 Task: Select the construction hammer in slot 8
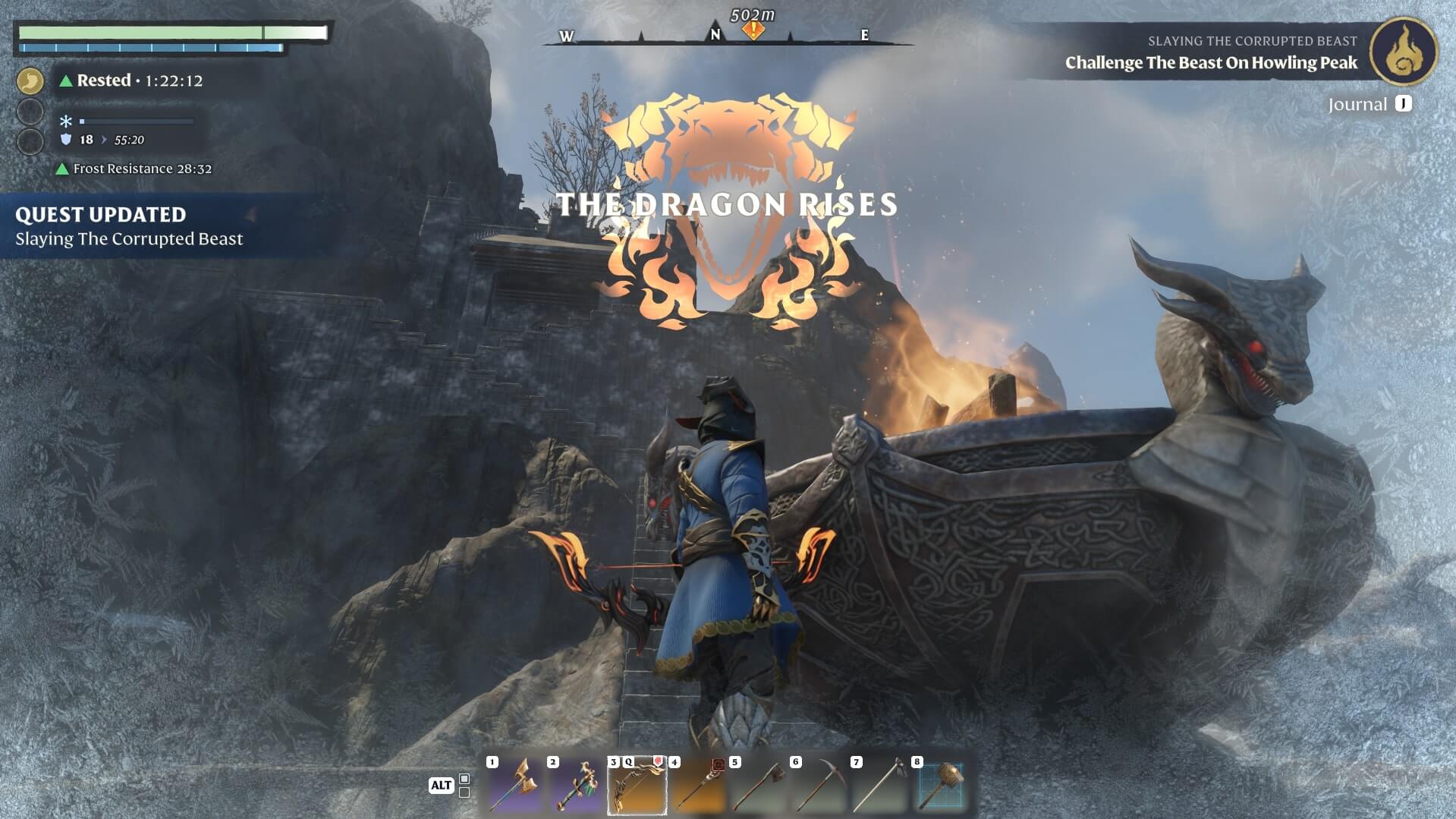coord(940,786)
